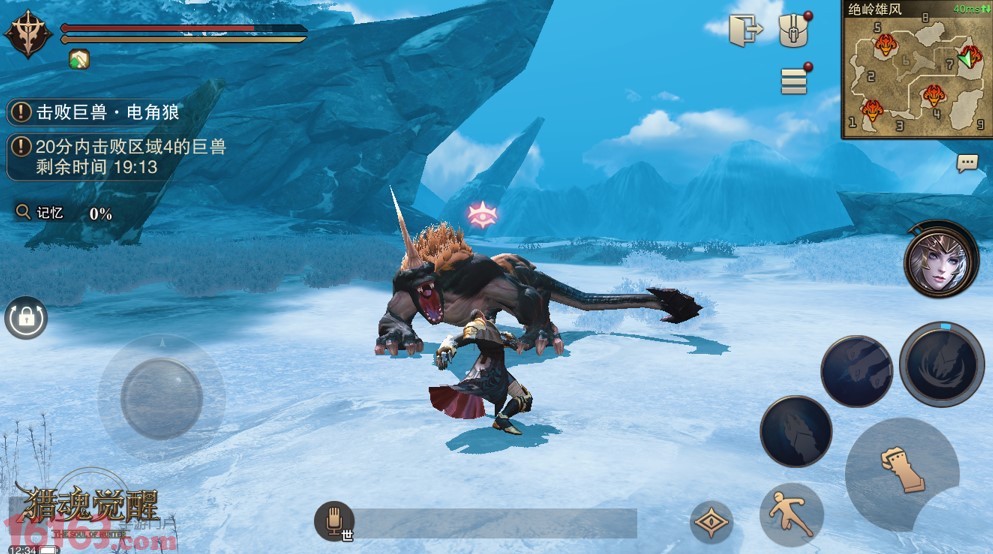Select the green status buff icon
The height and width of the screenshot is (554, 993).
[79, 59]
